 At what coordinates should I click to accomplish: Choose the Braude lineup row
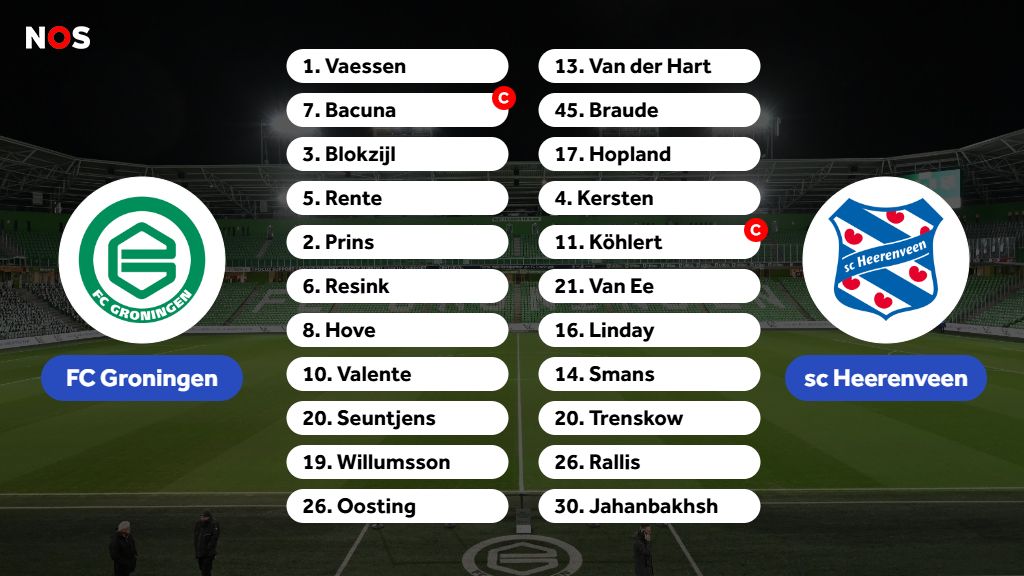tap(649, 110)
